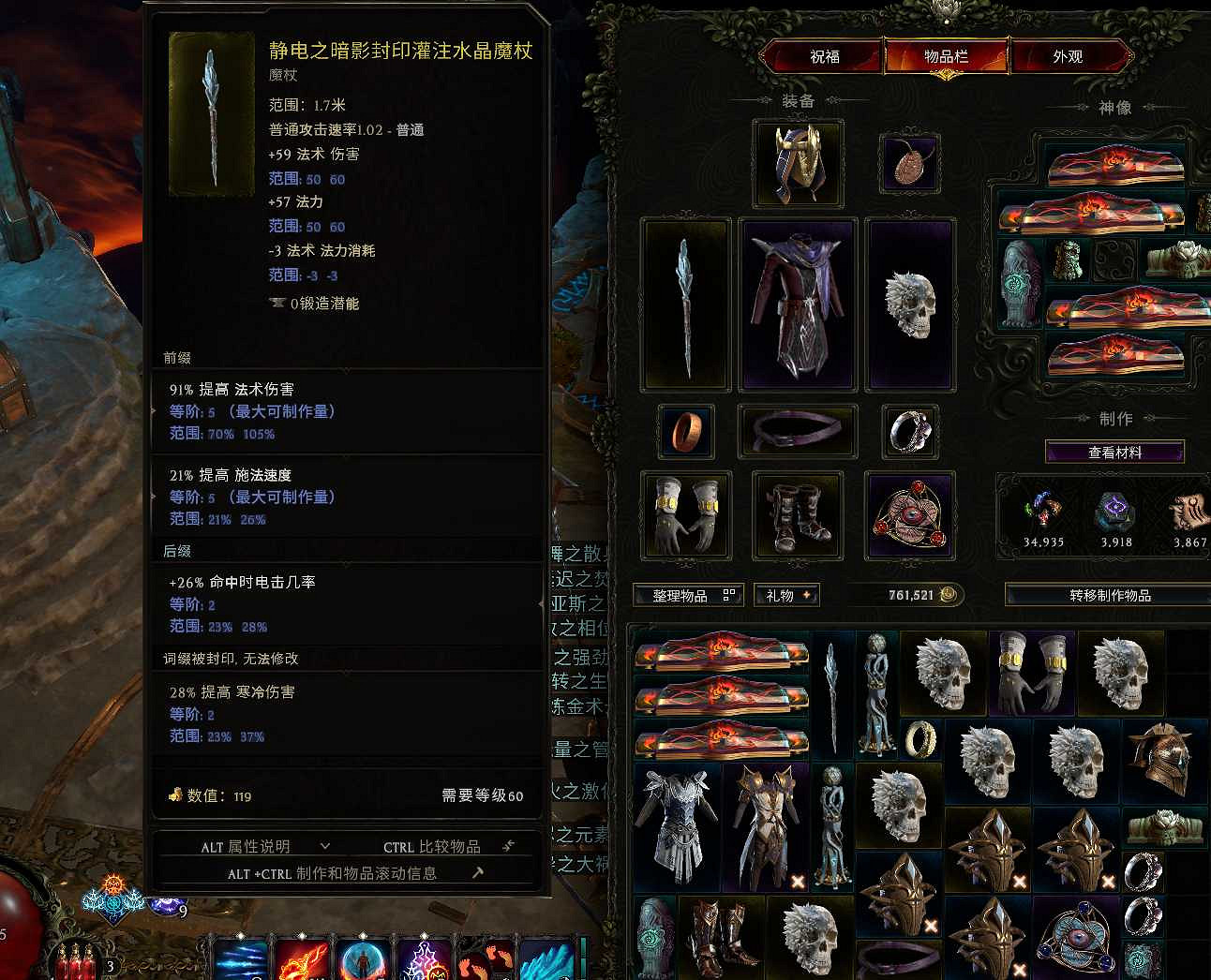Click the gold amount showing 761,521

point(907,594)
